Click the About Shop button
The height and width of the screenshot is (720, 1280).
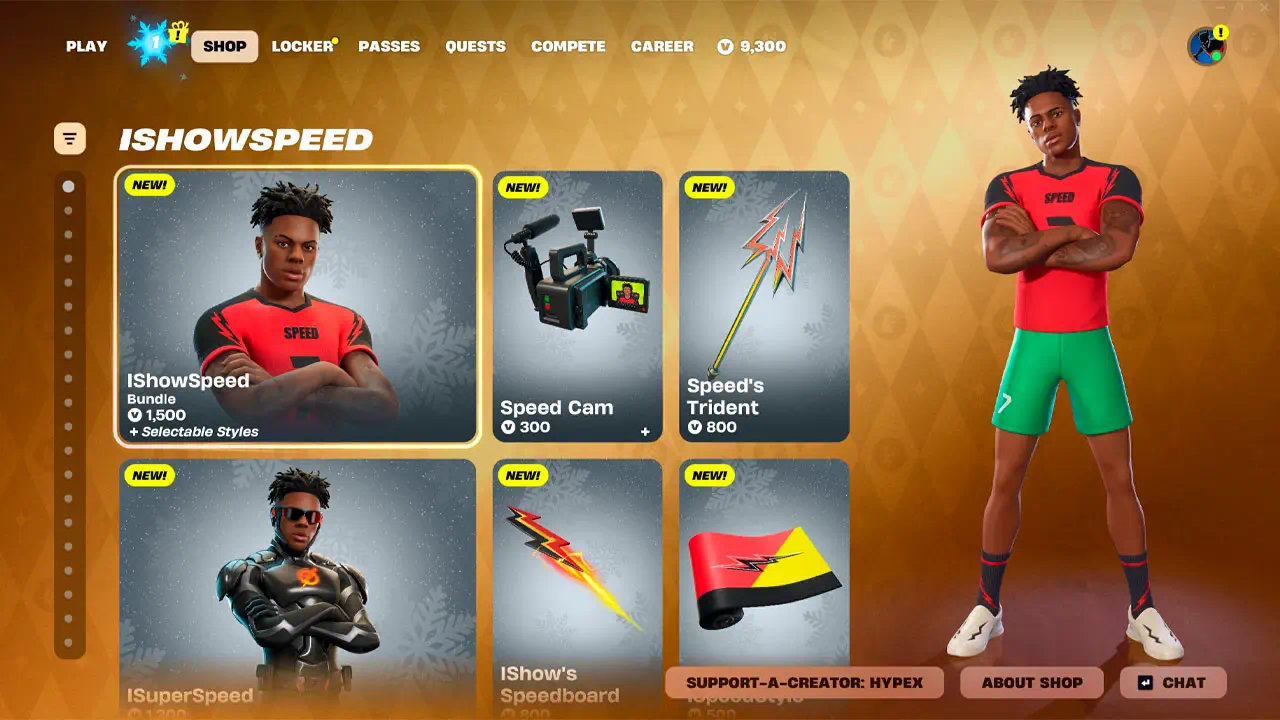1032,683
